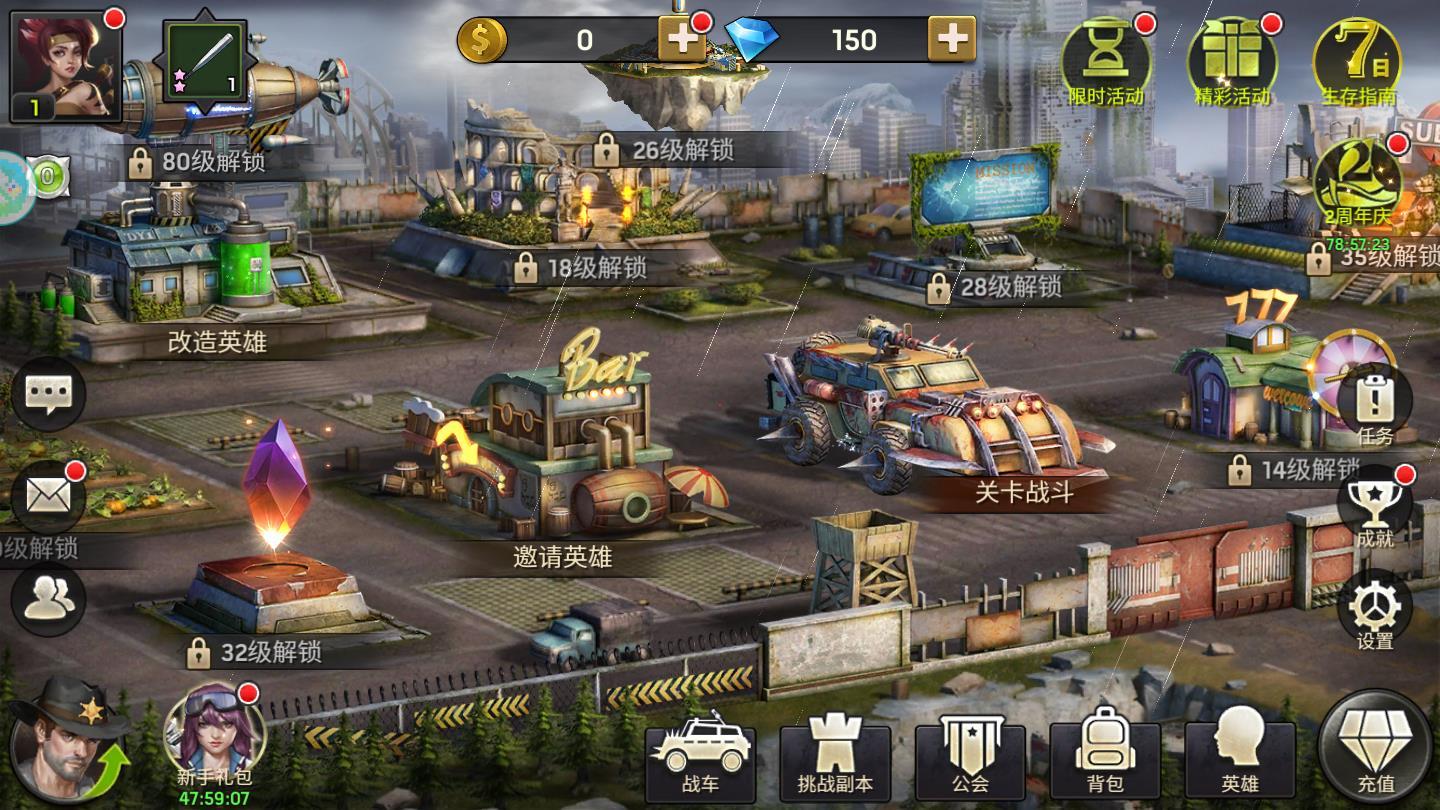
Task: Open the 精彩活动 gift events
Action: pyautogui.click(x=1231, y=62)
